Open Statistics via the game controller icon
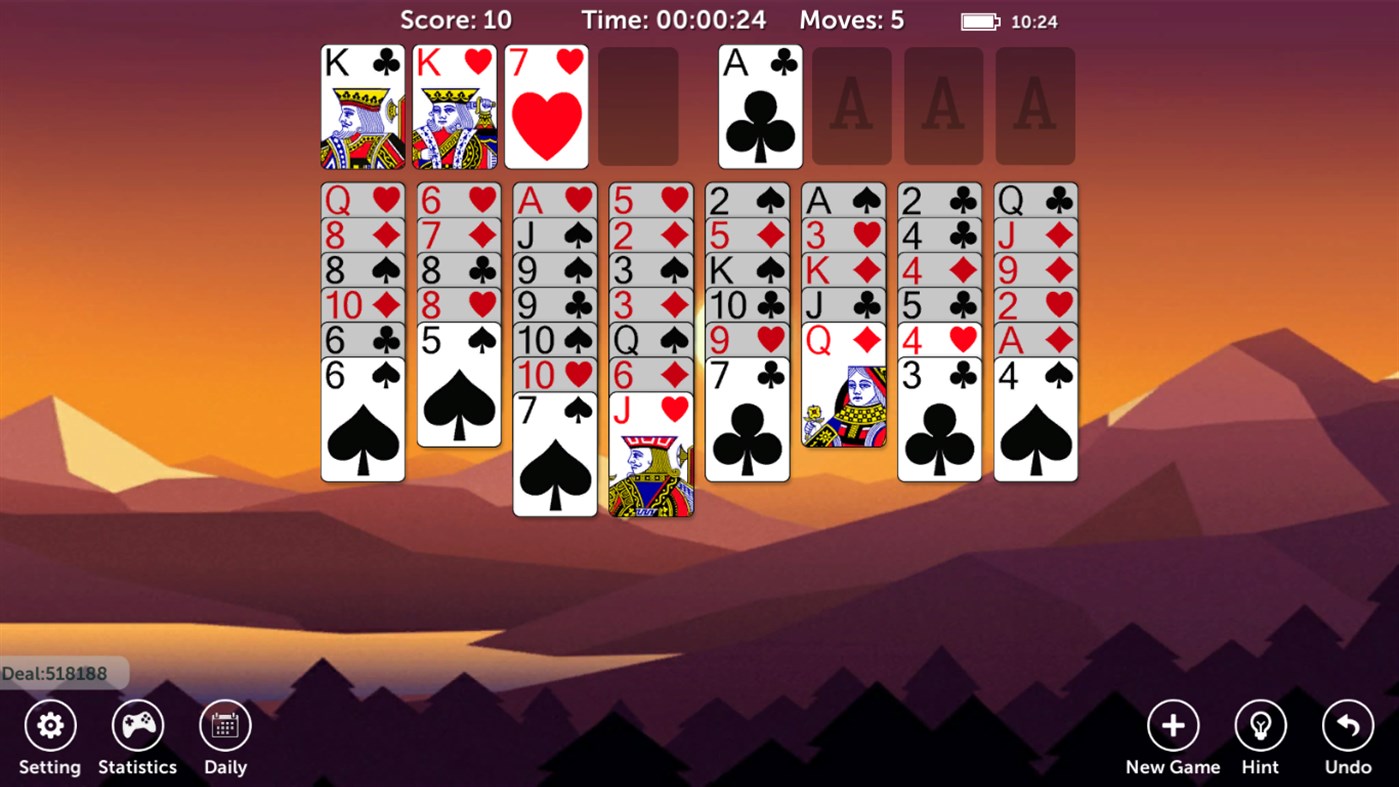1399x787 pixels. [x=137, y=723]
